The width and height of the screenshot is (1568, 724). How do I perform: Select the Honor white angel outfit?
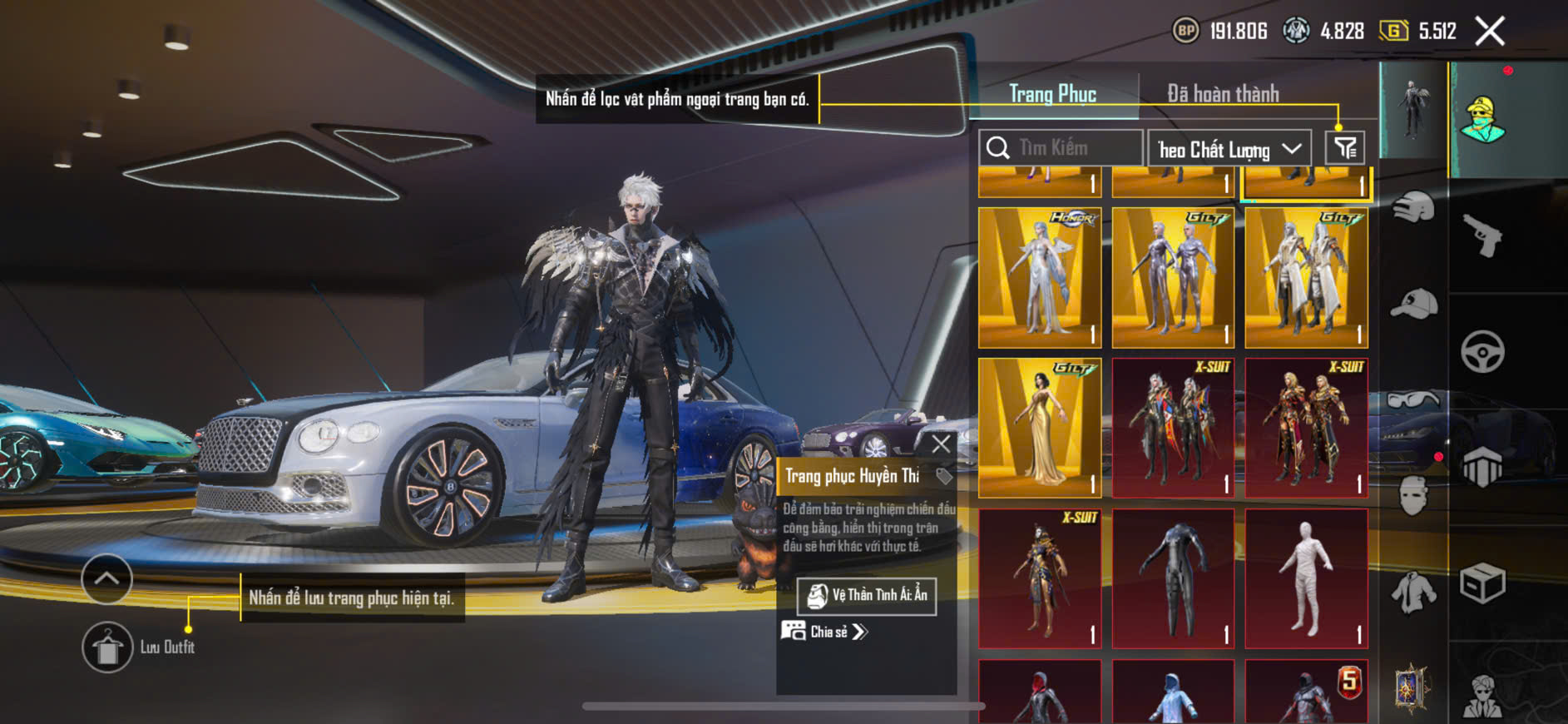[x=1040, y=277]
